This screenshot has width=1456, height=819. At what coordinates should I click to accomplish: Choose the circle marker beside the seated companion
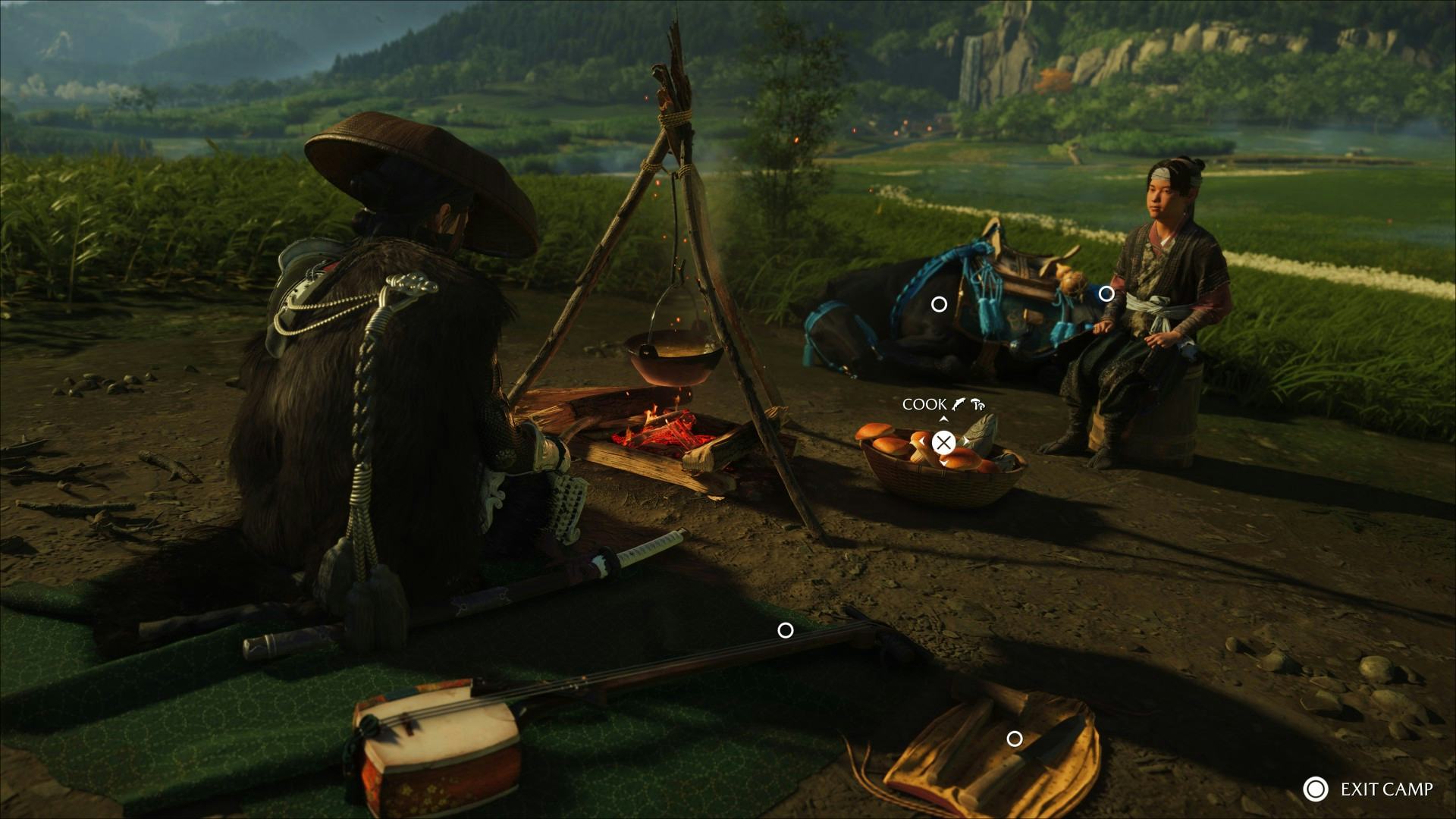pos(1106,293)
